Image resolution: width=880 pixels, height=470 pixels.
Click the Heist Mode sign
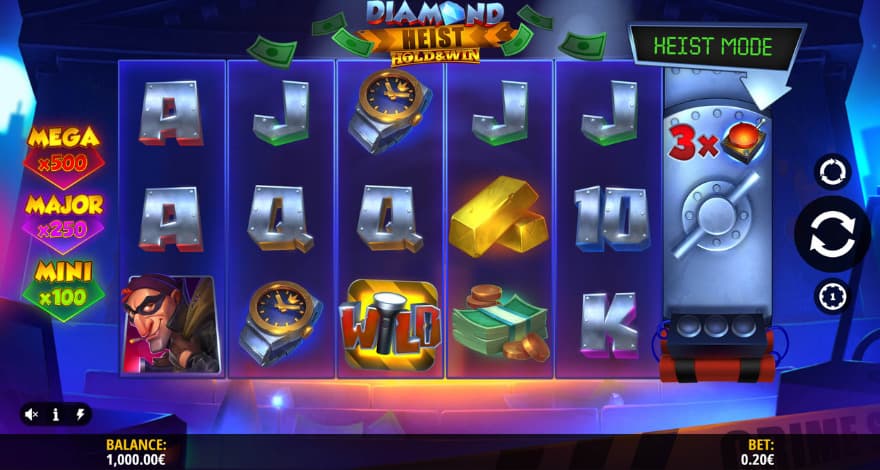pos(716,47)
